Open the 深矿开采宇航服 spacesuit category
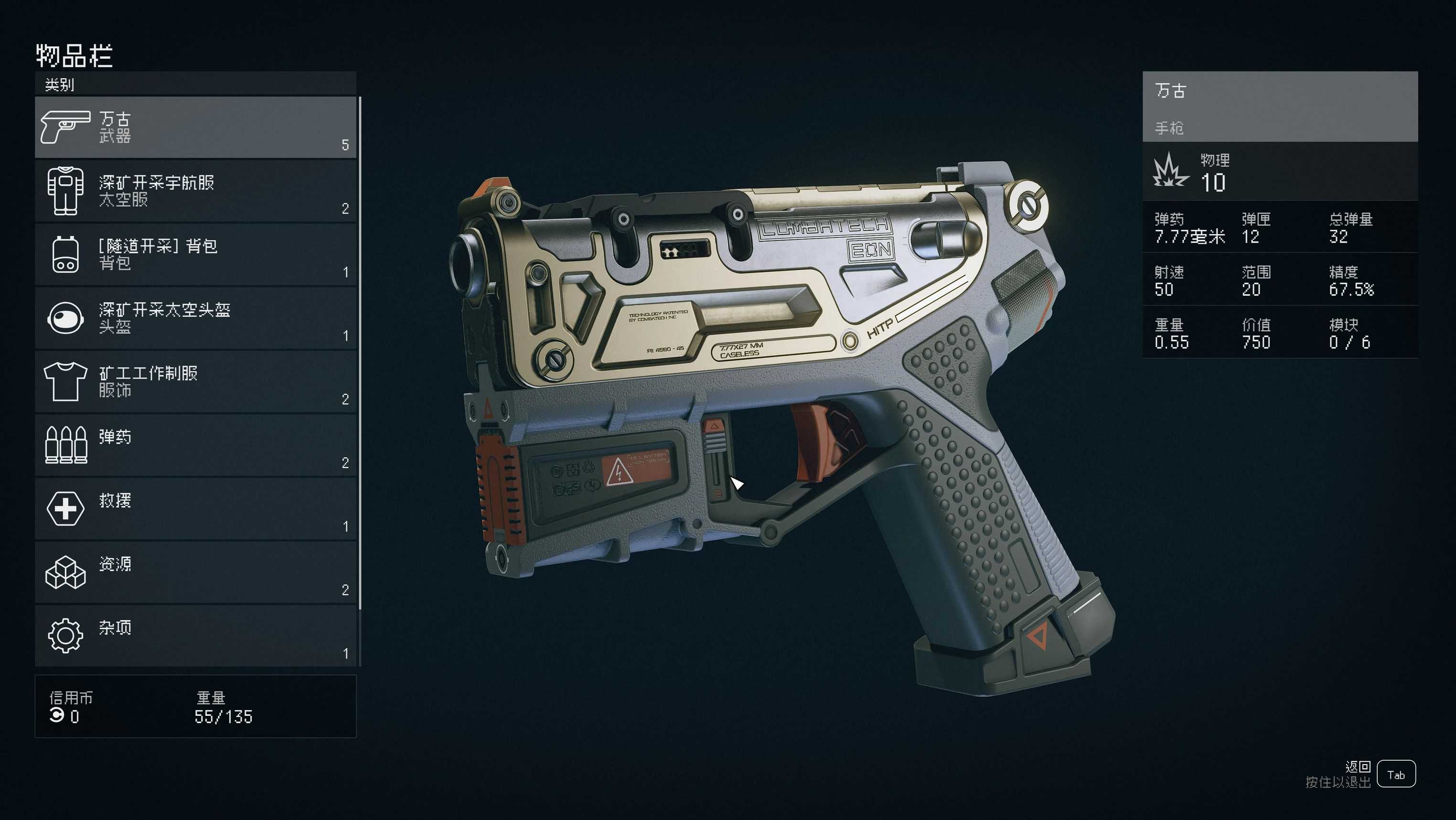 [195, 191]
